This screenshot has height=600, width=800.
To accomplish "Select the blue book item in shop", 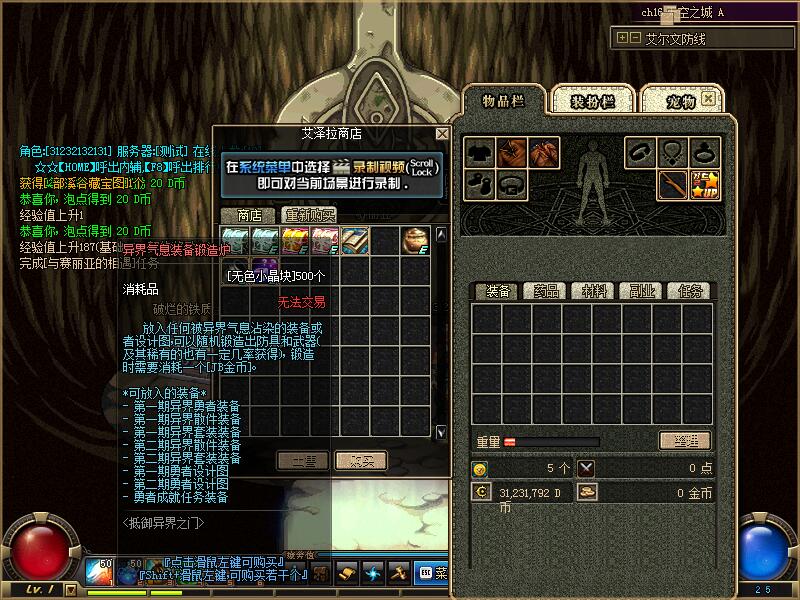I will pyautogui.click(x=355, y=241).
